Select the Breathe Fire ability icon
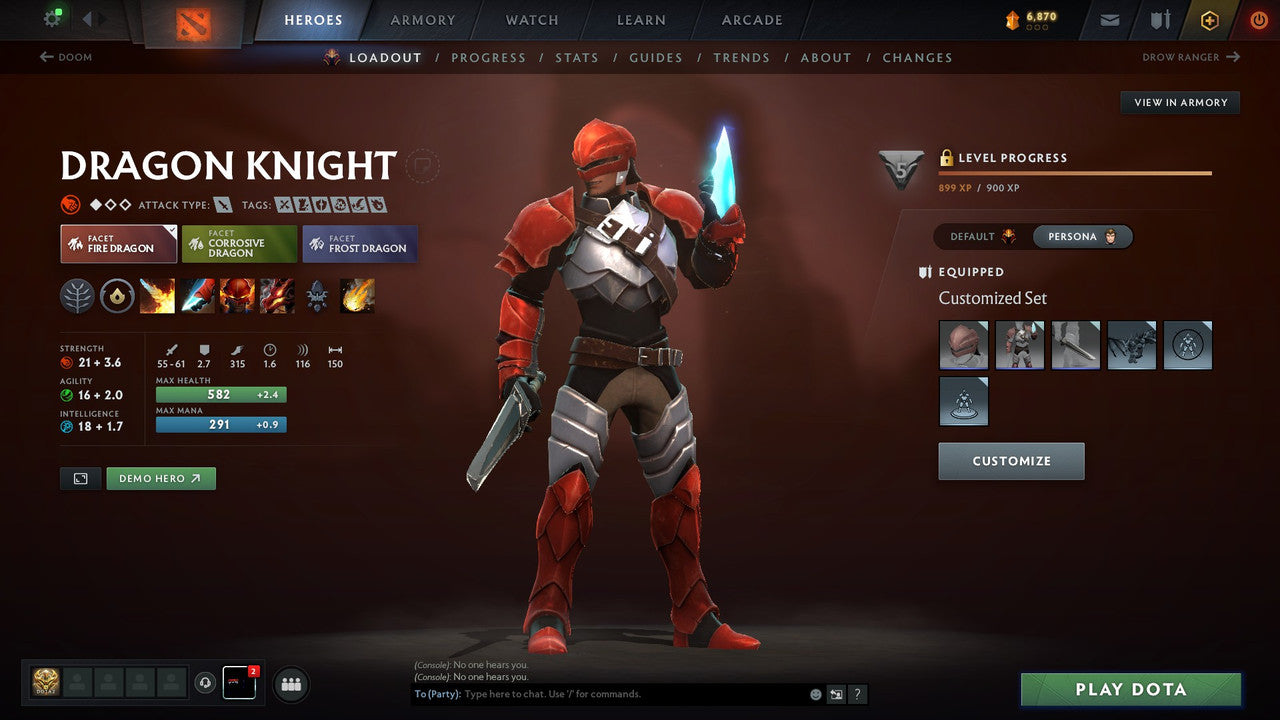This screenshot has height=720, width=1280. tap(157, 295)
